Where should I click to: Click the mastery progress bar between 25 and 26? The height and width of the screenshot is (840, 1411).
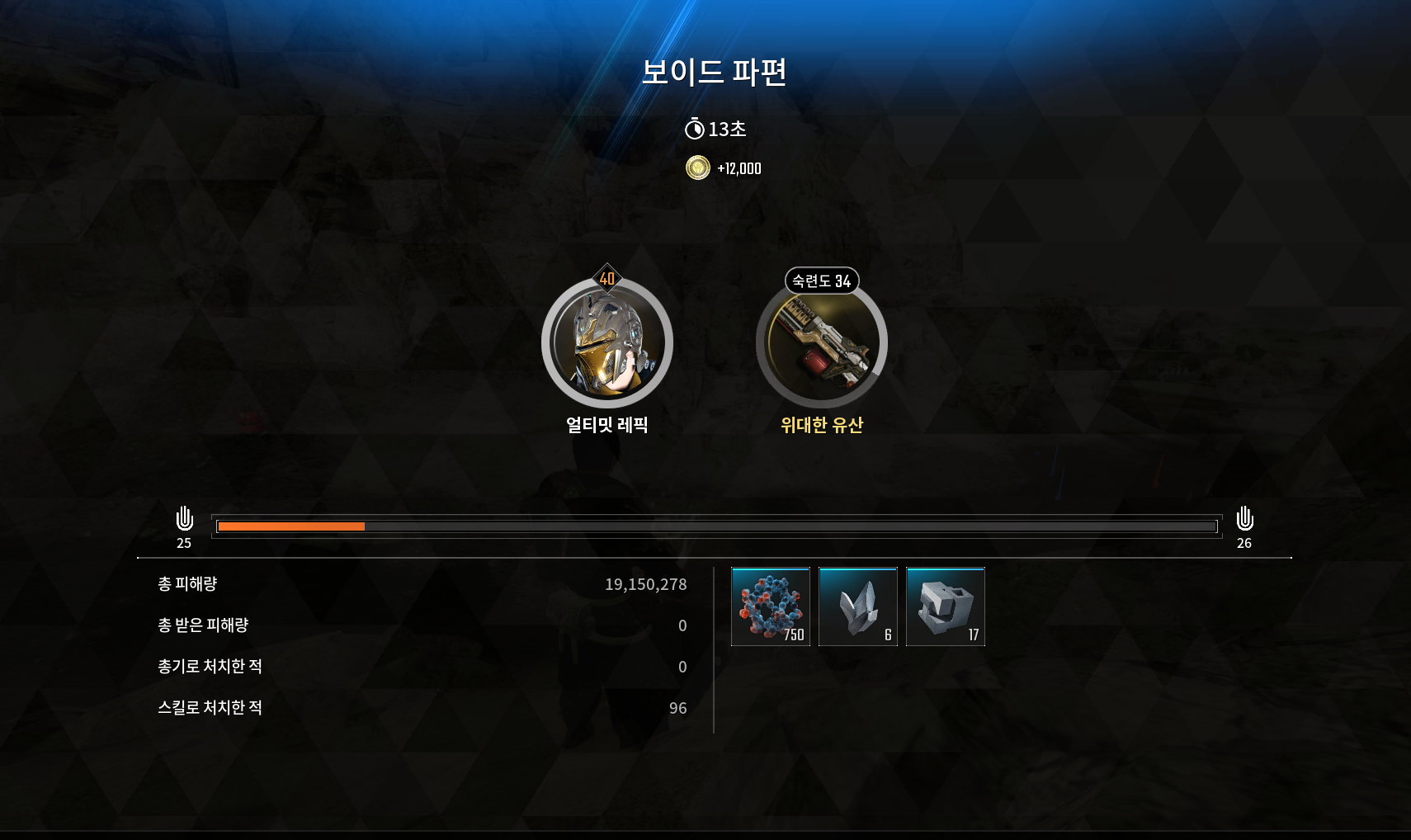[716, 526]
